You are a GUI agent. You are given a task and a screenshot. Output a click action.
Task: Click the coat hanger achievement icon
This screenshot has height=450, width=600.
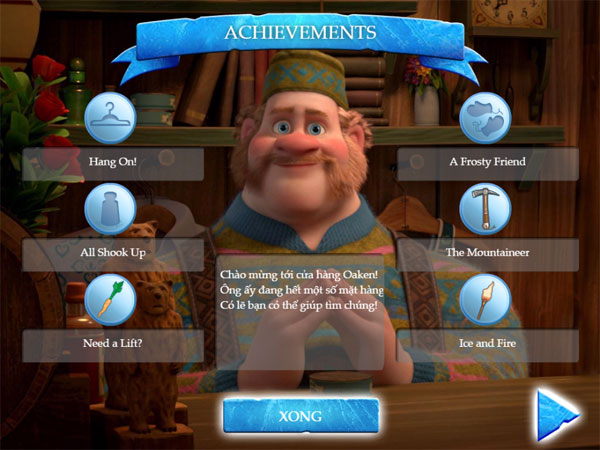pyautogui.click(x=112, y=118)
